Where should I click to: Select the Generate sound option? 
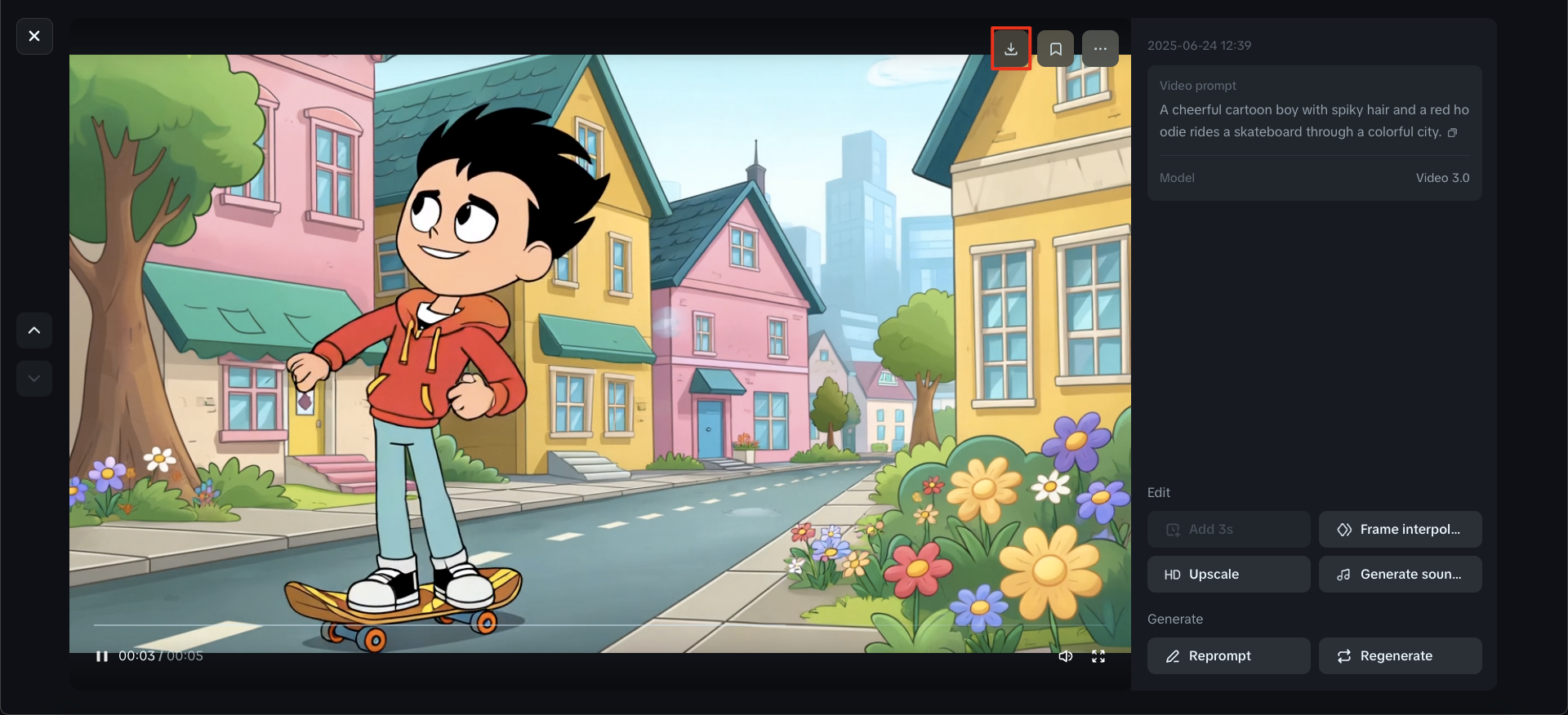1400,574
